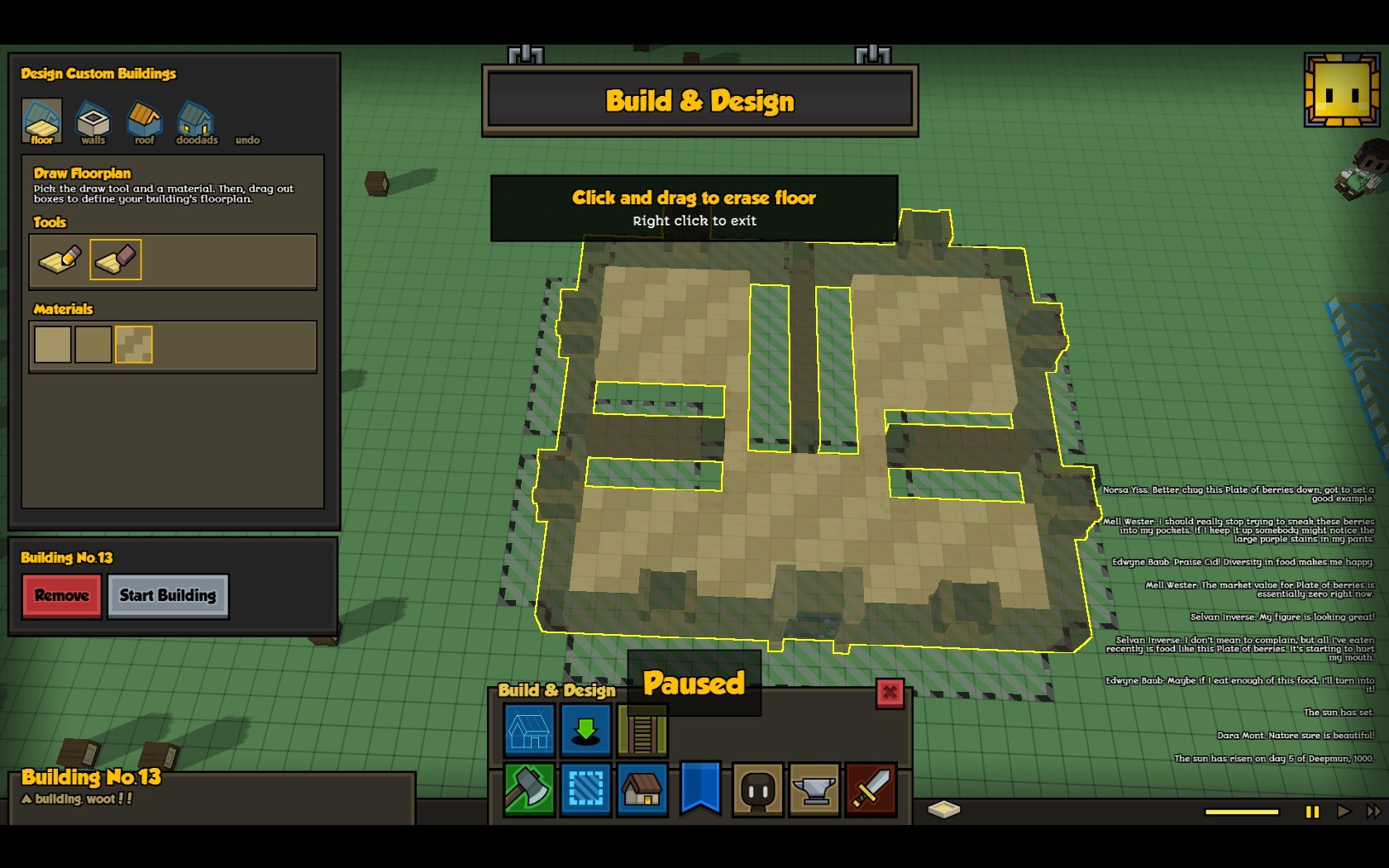Open the anvil crafting menu

[814, 789]
